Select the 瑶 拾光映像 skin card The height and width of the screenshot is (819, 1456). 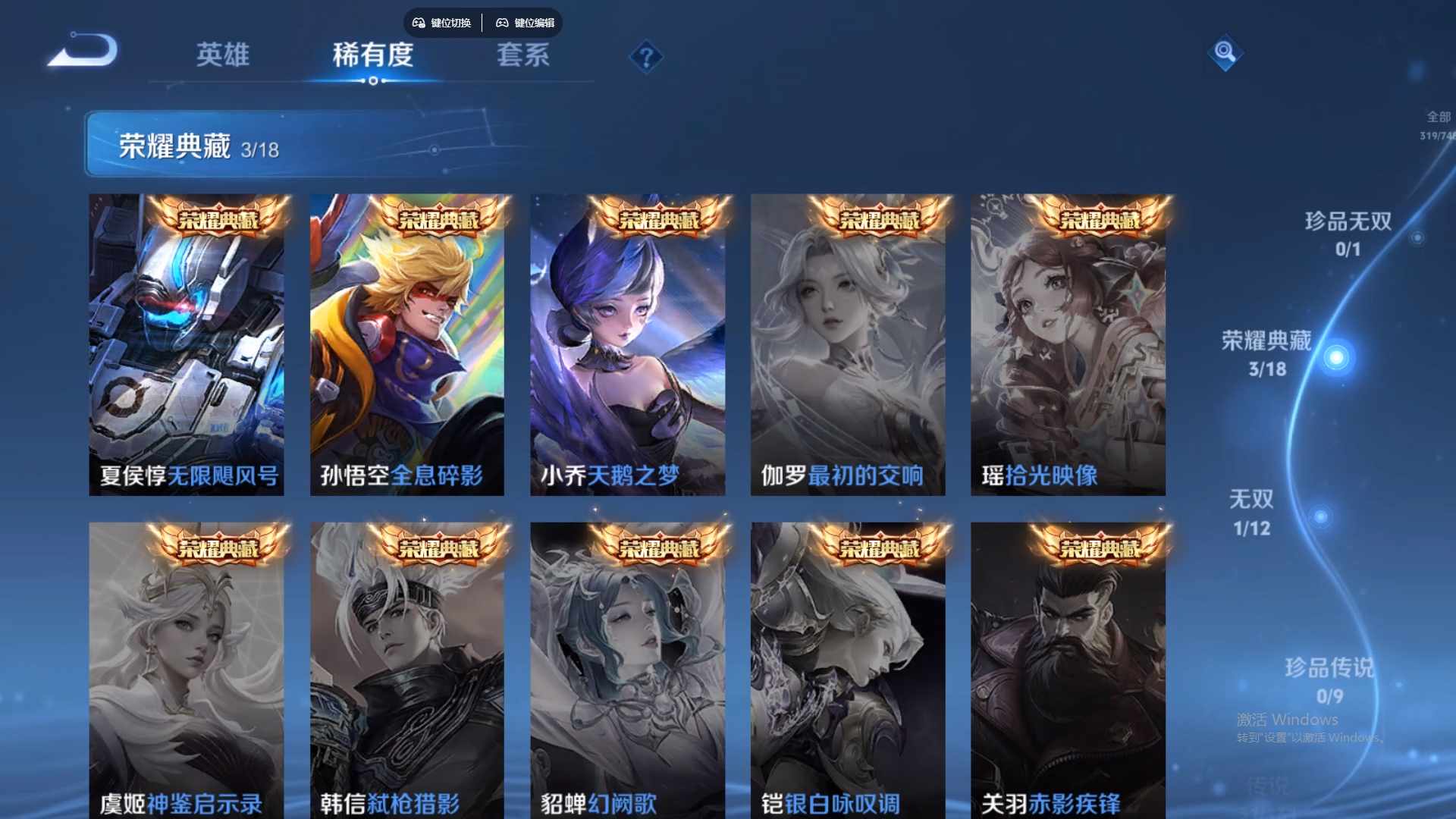coord(1068,345)
